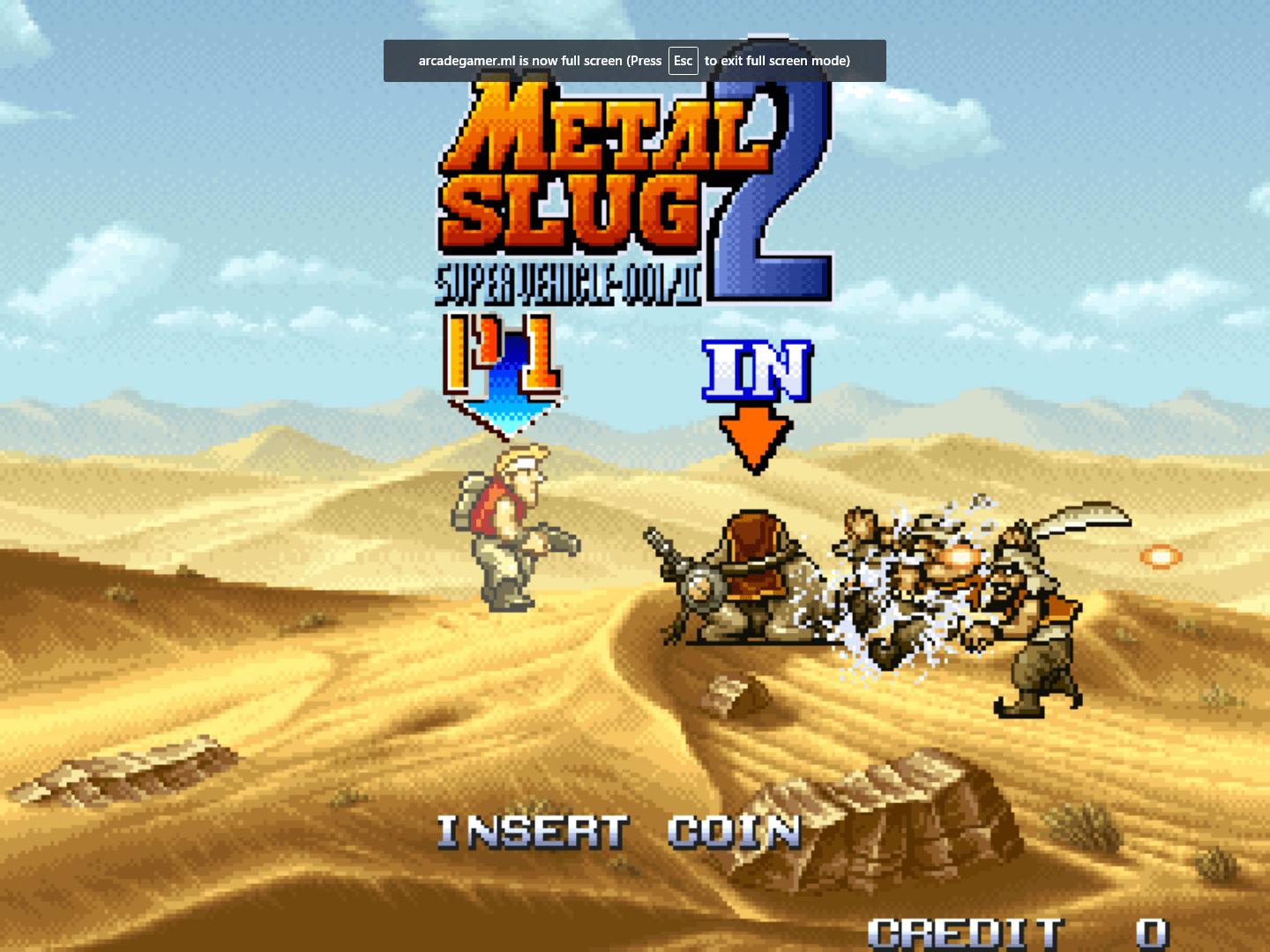Click the fullscreen notification banner

634,61
